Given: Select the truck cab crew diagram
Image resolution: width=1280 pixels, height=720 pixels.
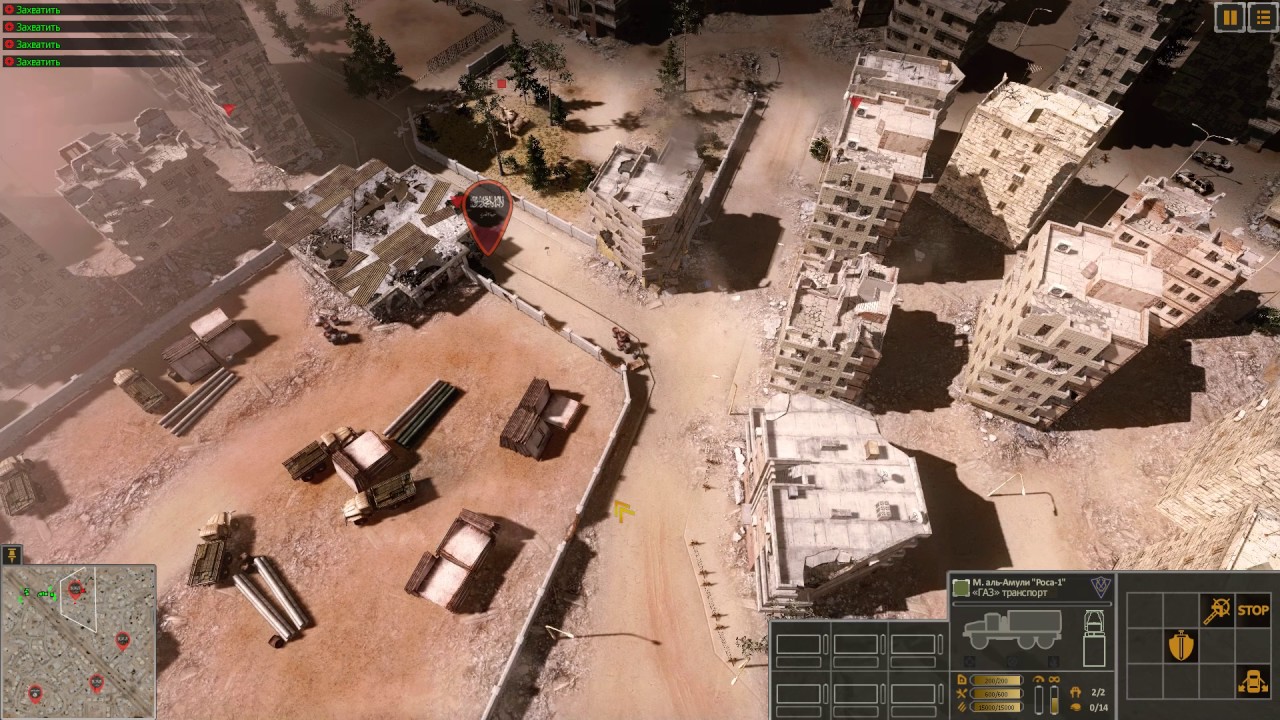Looking at the screenshot, I should (1094, 637).
